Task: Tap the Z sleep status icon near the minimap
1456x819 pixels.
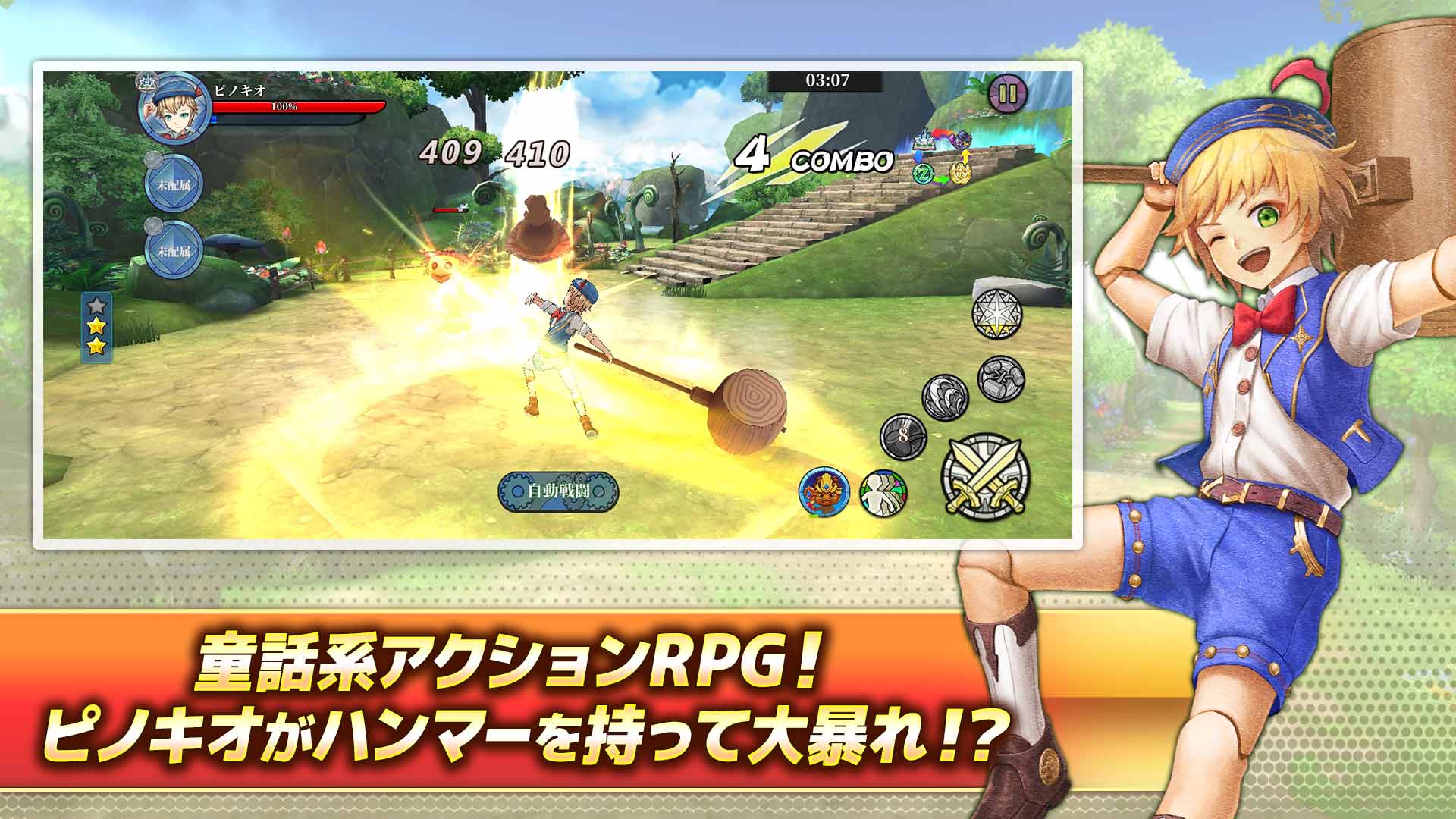Action: (x=923, y=174)
